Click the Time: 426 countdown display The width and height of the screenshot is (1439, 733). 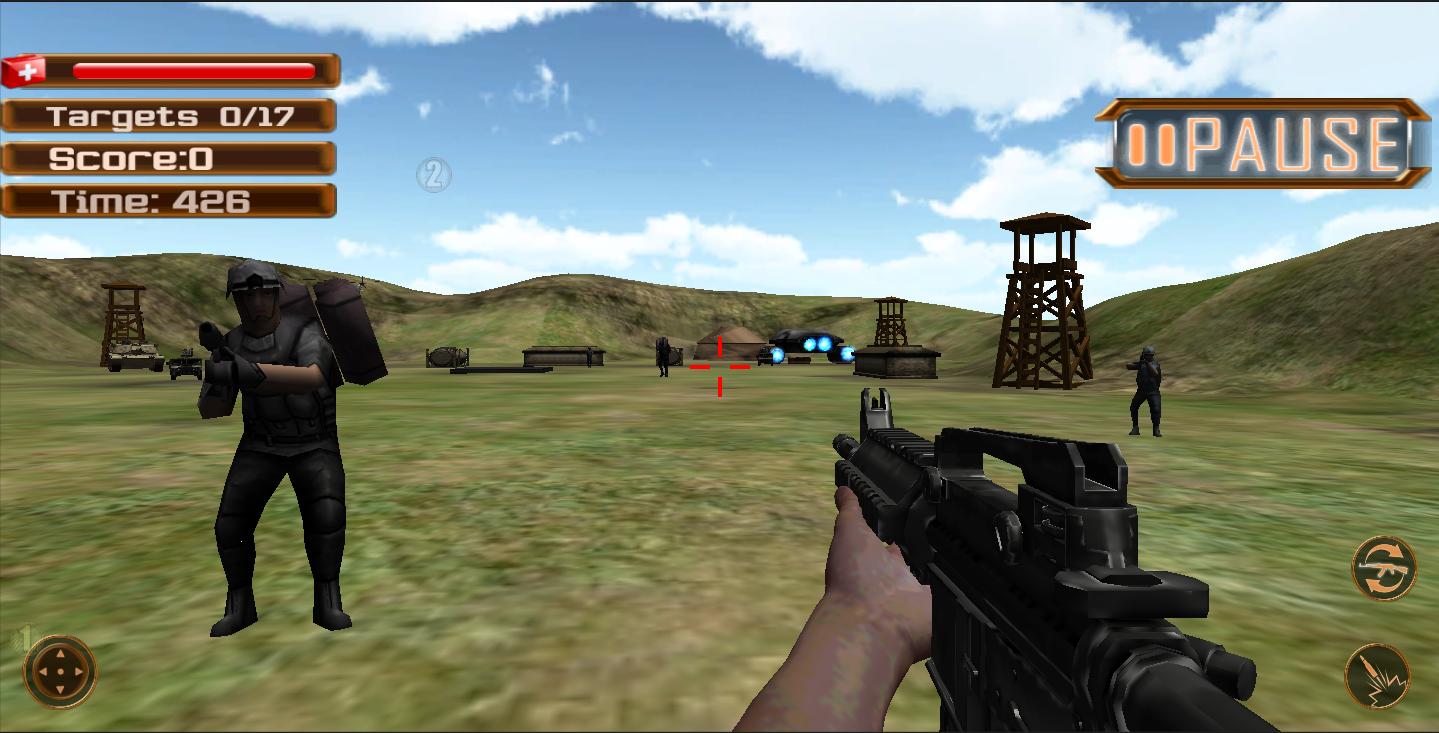coord(170,200)
